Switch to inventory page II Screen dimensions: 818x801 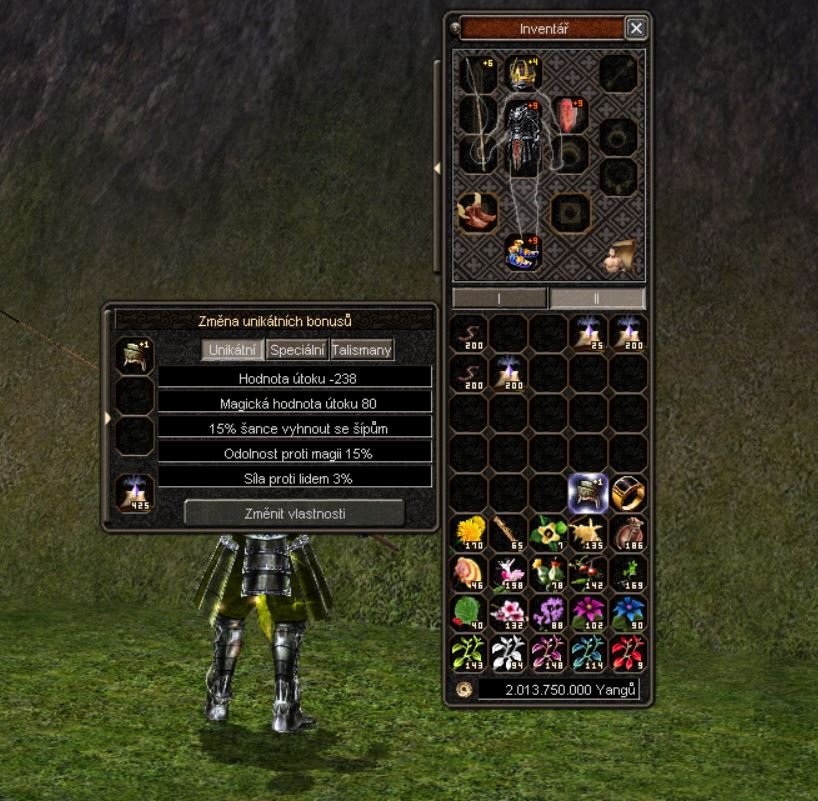(x=597, y=298)
